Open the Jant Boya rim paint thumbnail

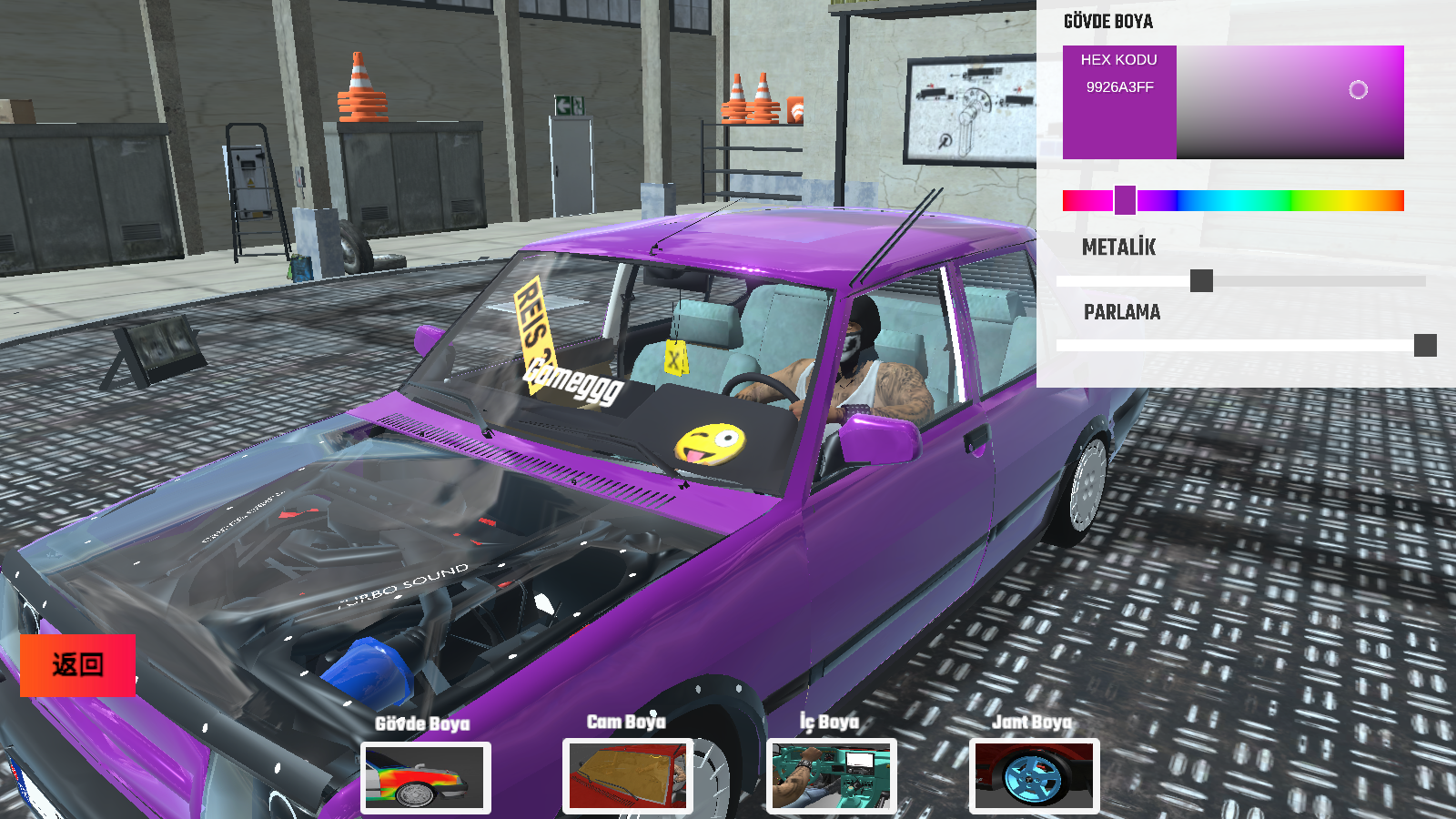1034,776
